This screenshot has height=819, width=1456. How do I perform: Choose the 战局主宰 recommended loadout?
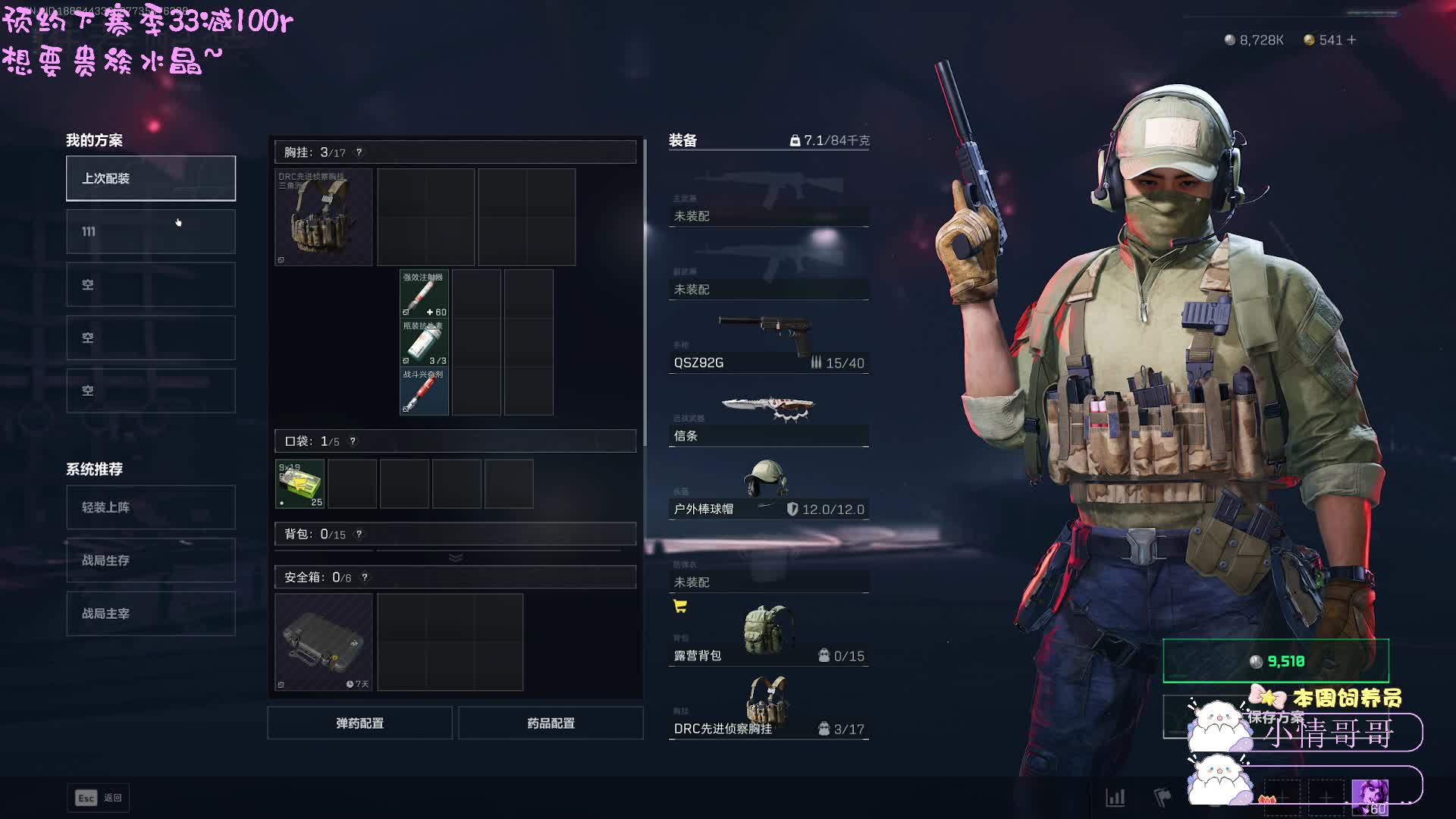(x=150, y=613)
